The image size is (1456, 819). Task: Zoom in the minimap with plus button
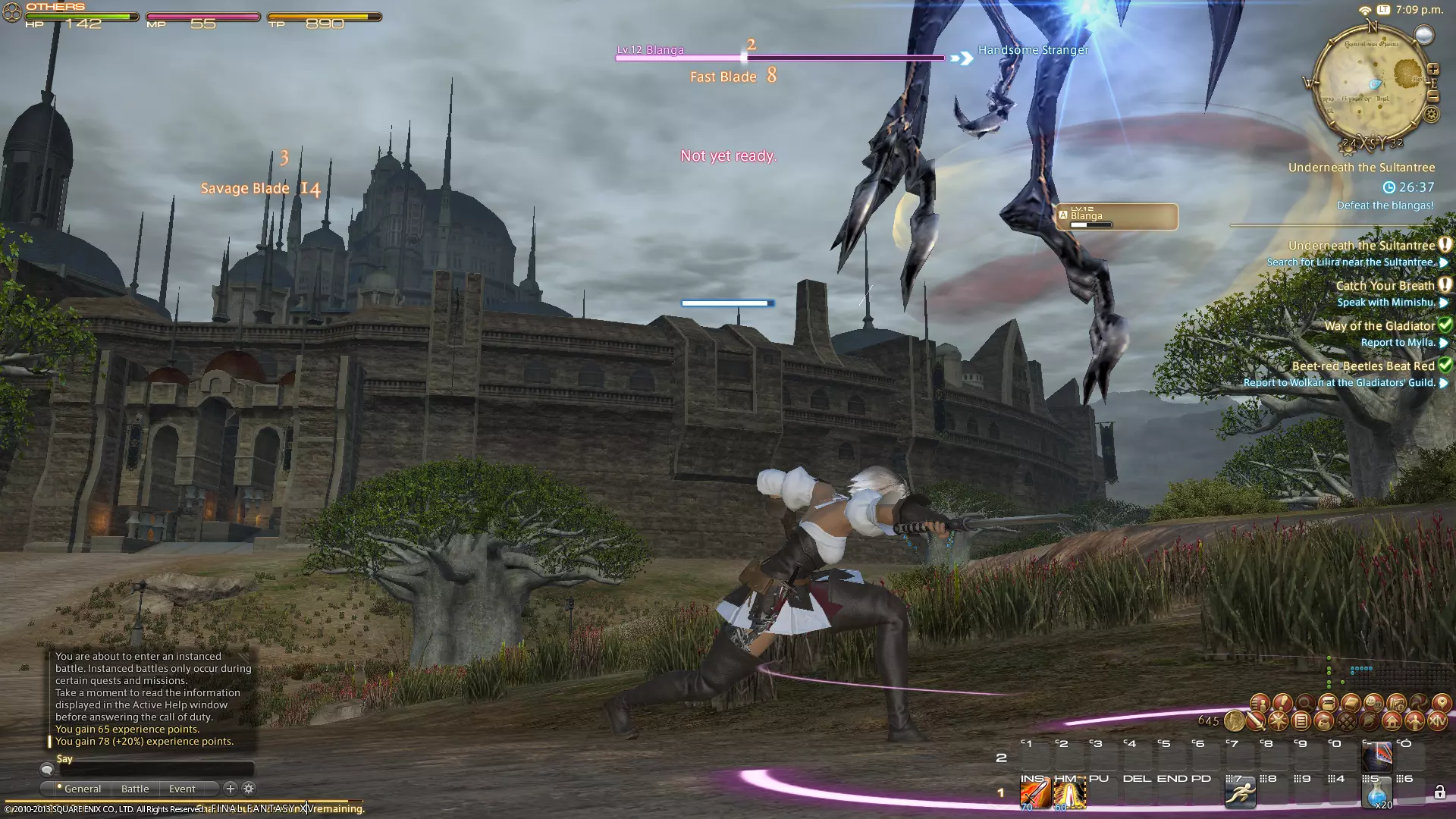point(1432,69)
